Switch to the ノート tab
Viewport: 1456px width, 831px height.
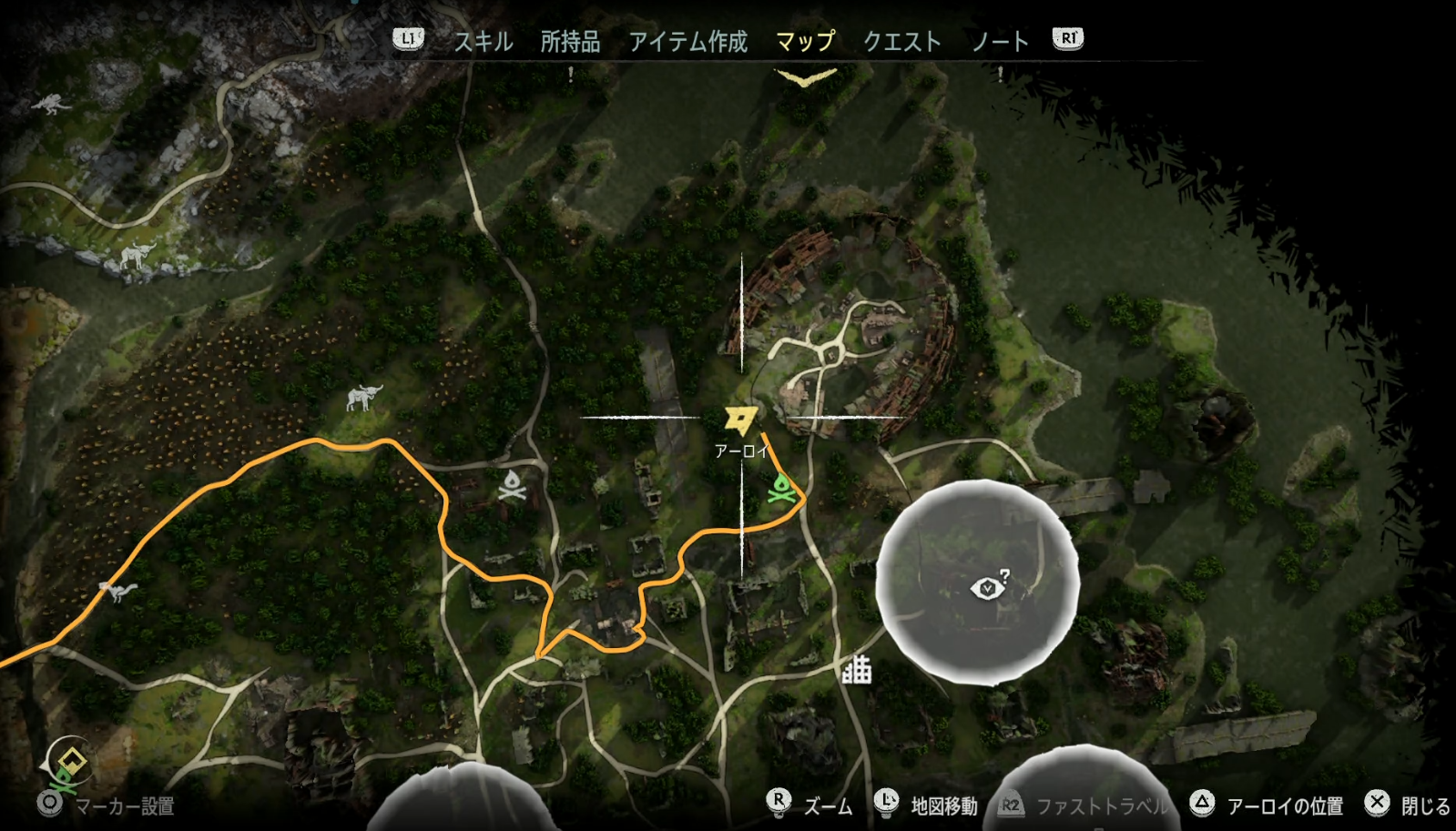pos(1000,41)
